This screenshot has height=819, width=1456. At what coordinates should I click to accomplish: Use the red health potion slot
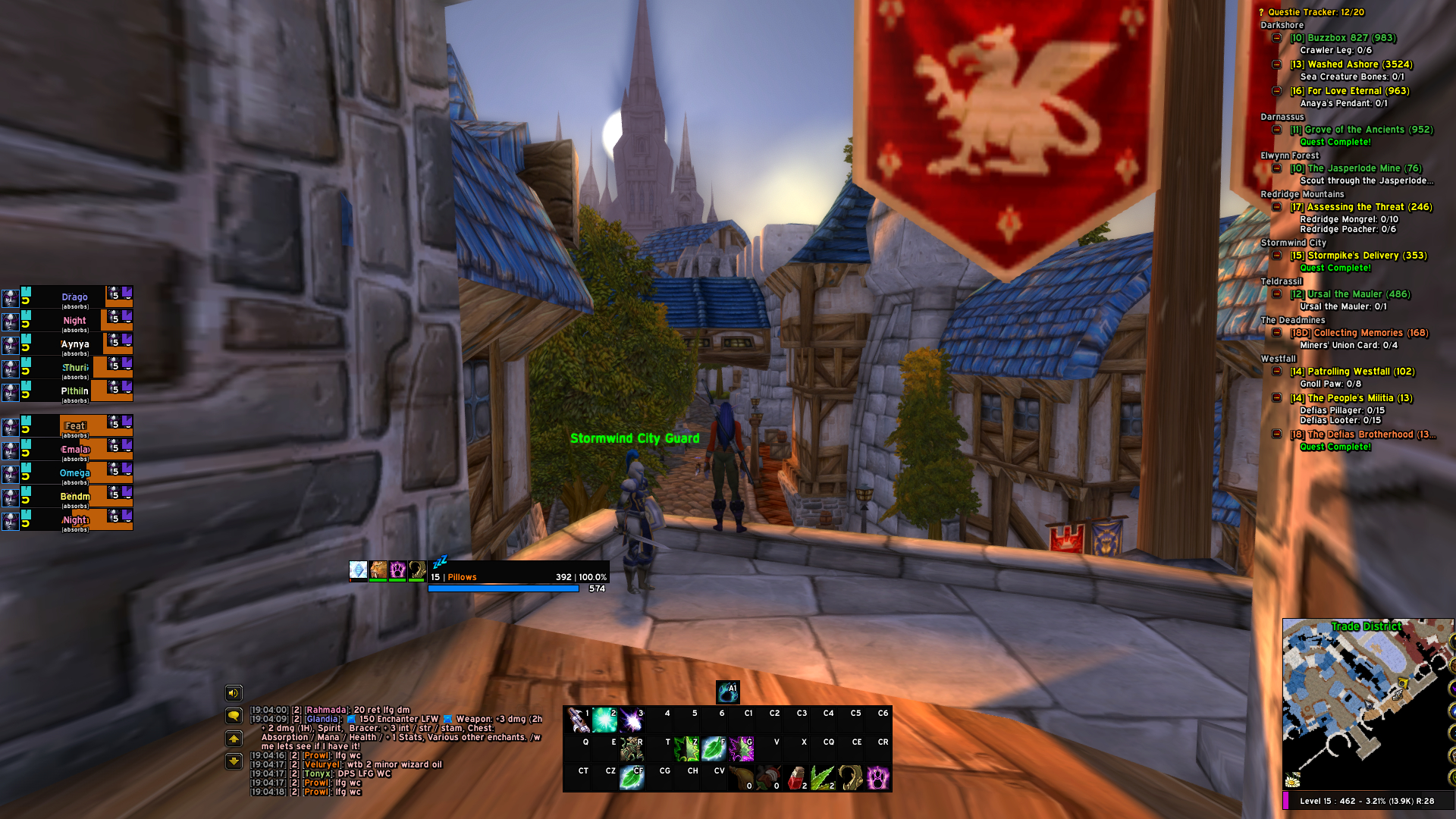(795, 777)
